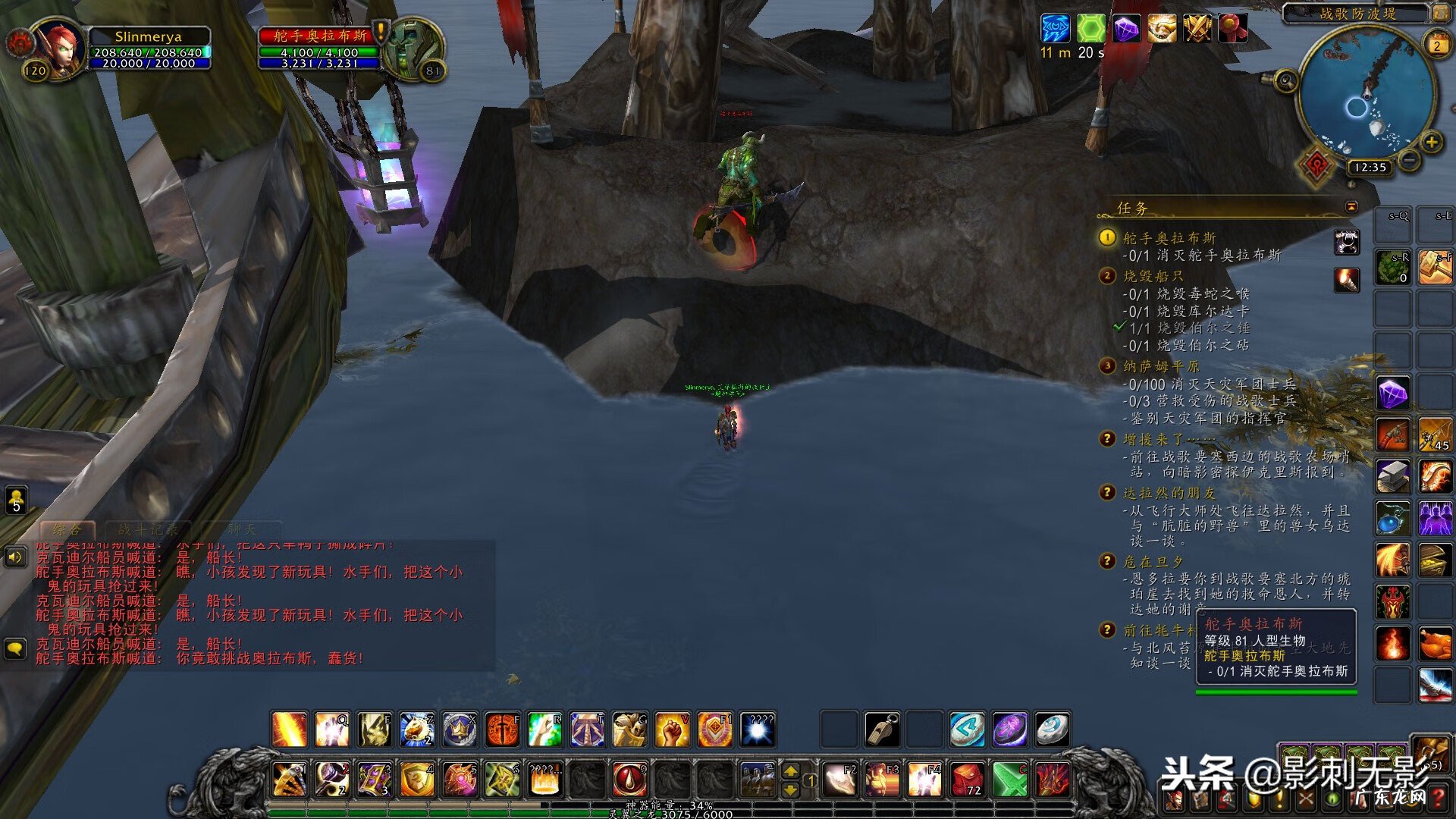Use the whistle item on action bar
1456x819 pixels.
pyautogui.click(x=882, y=730)
